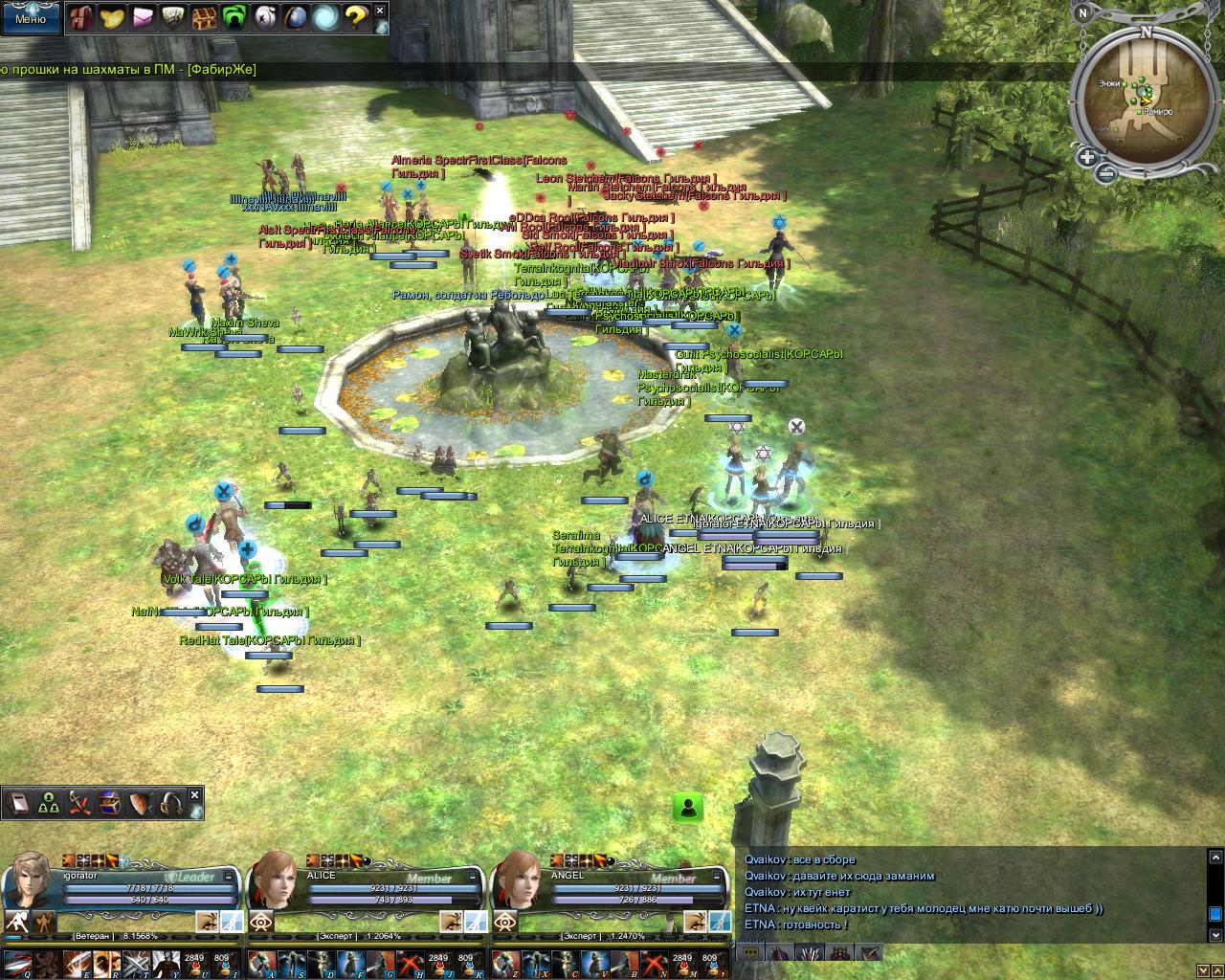This screenshot has height=980, width=1225.
Task: Open the red backpack inventory icon
Action: [x=80, y=17]
